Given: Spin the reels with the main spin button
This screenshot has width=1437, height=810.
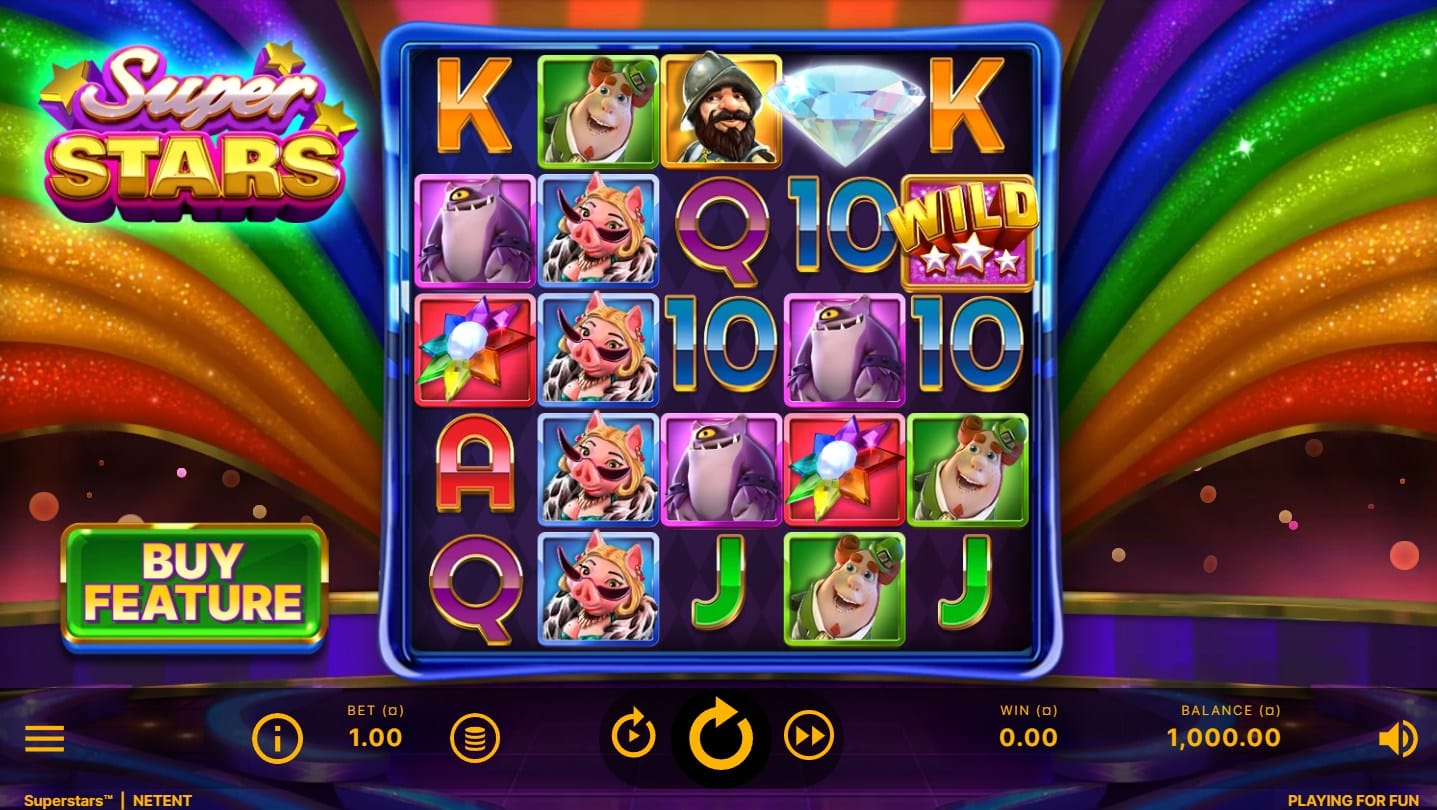Looking at the screenshot, I should (720, 738).
